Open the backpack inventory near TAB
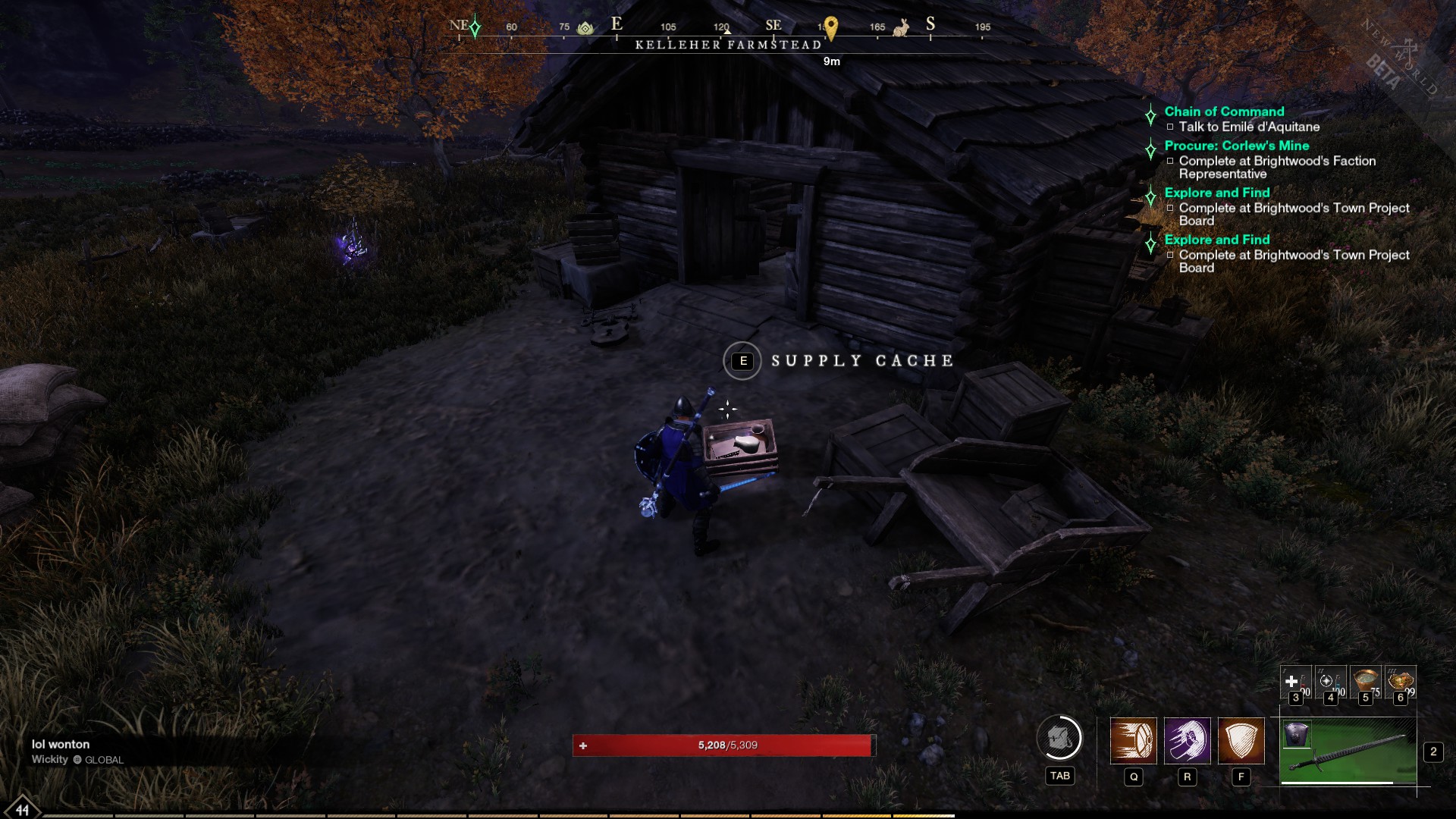 click(x=1060, y=739)
